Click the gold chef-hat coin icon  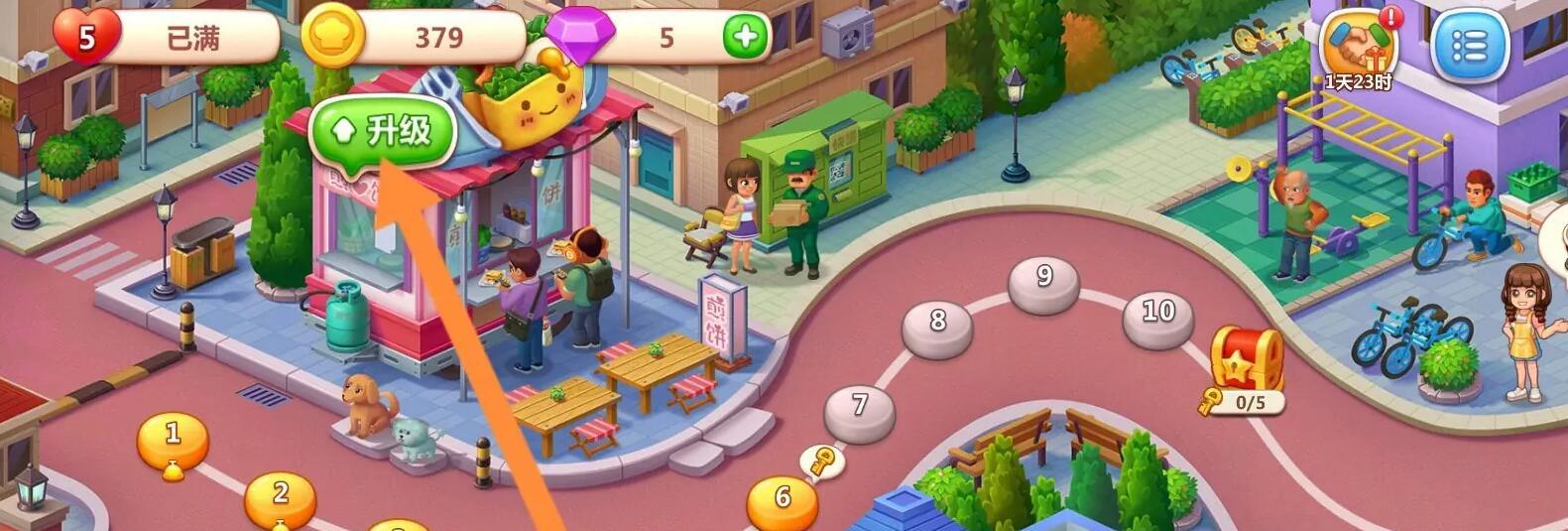point(332,38)
